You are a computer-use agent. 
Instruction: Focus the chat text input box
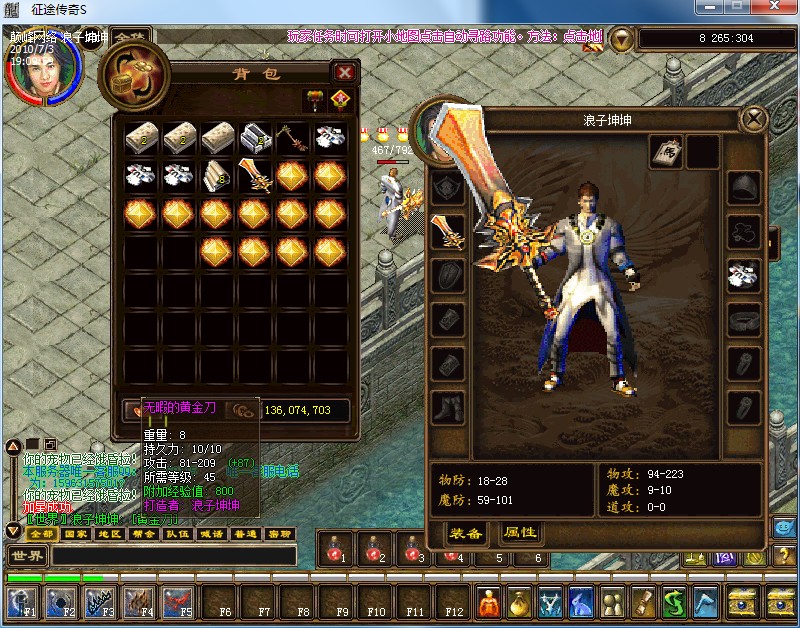(175, 555)
